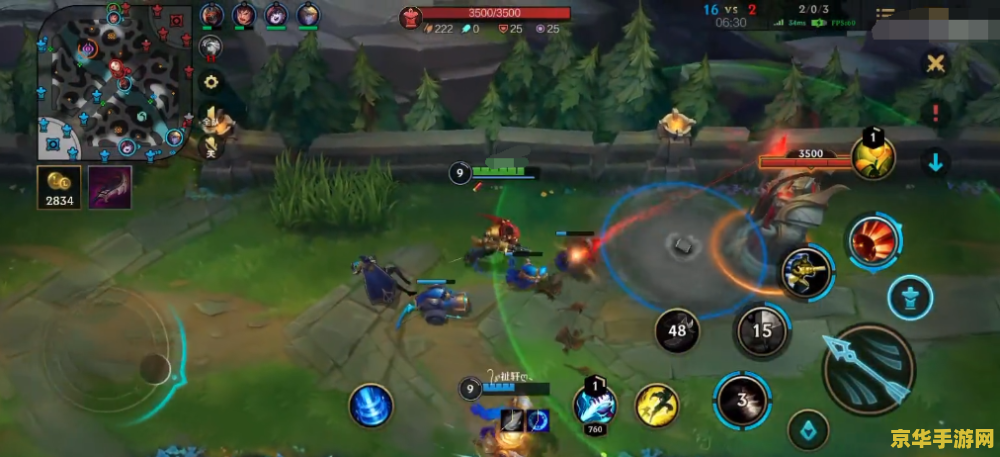Tap the ability on 15-second cooldown

click(x=763, y=330)
